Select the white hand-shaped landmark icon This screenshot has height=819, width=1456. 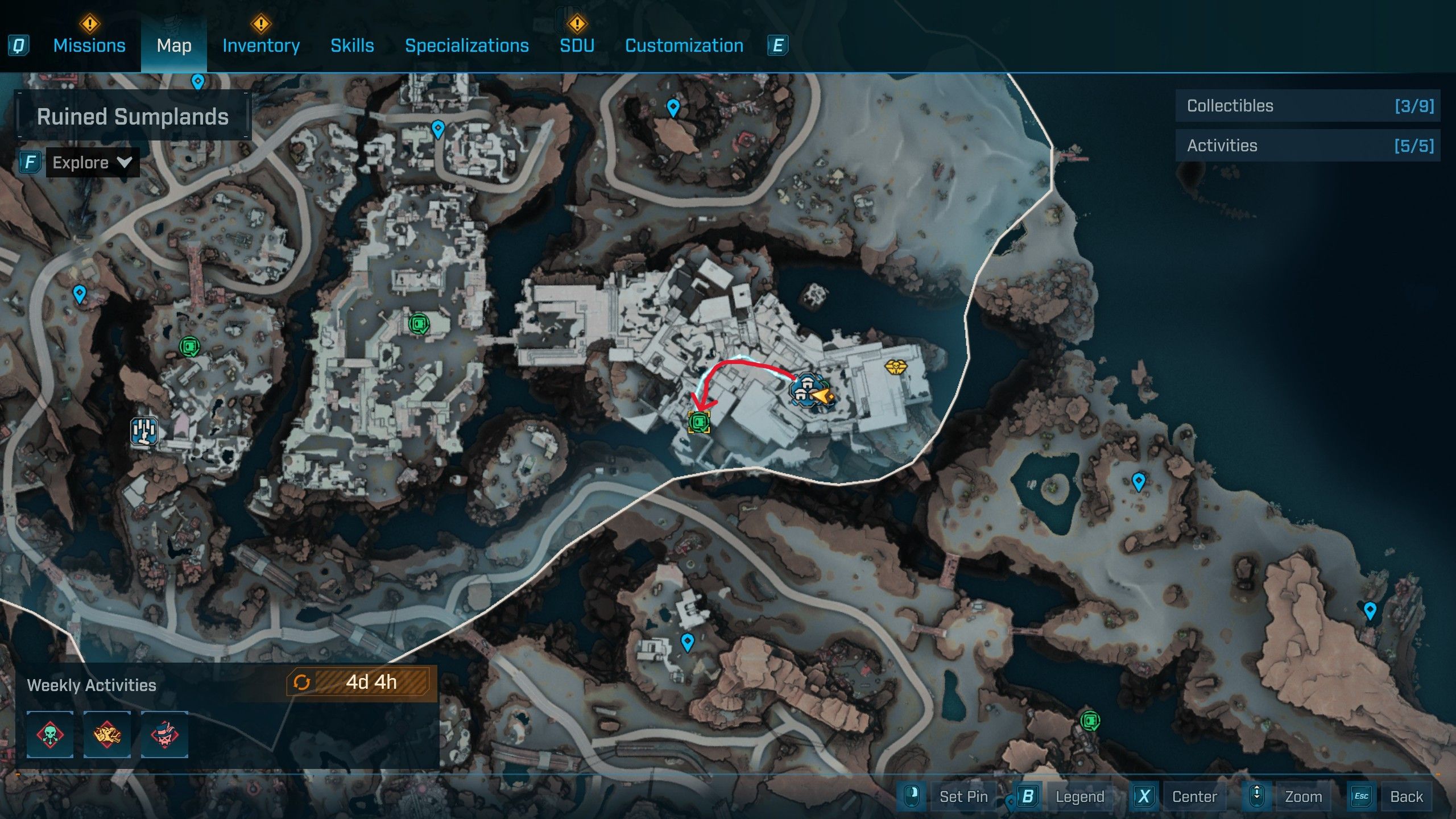tap(143, 431)
